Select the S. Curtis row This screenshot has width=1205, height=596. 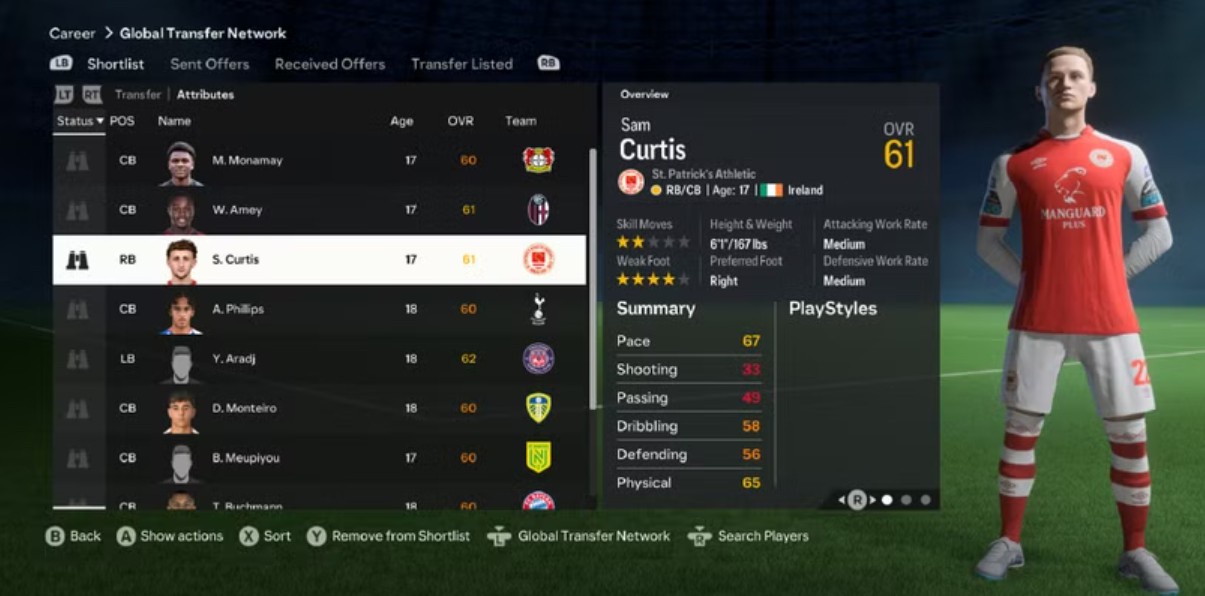point(319,260)
